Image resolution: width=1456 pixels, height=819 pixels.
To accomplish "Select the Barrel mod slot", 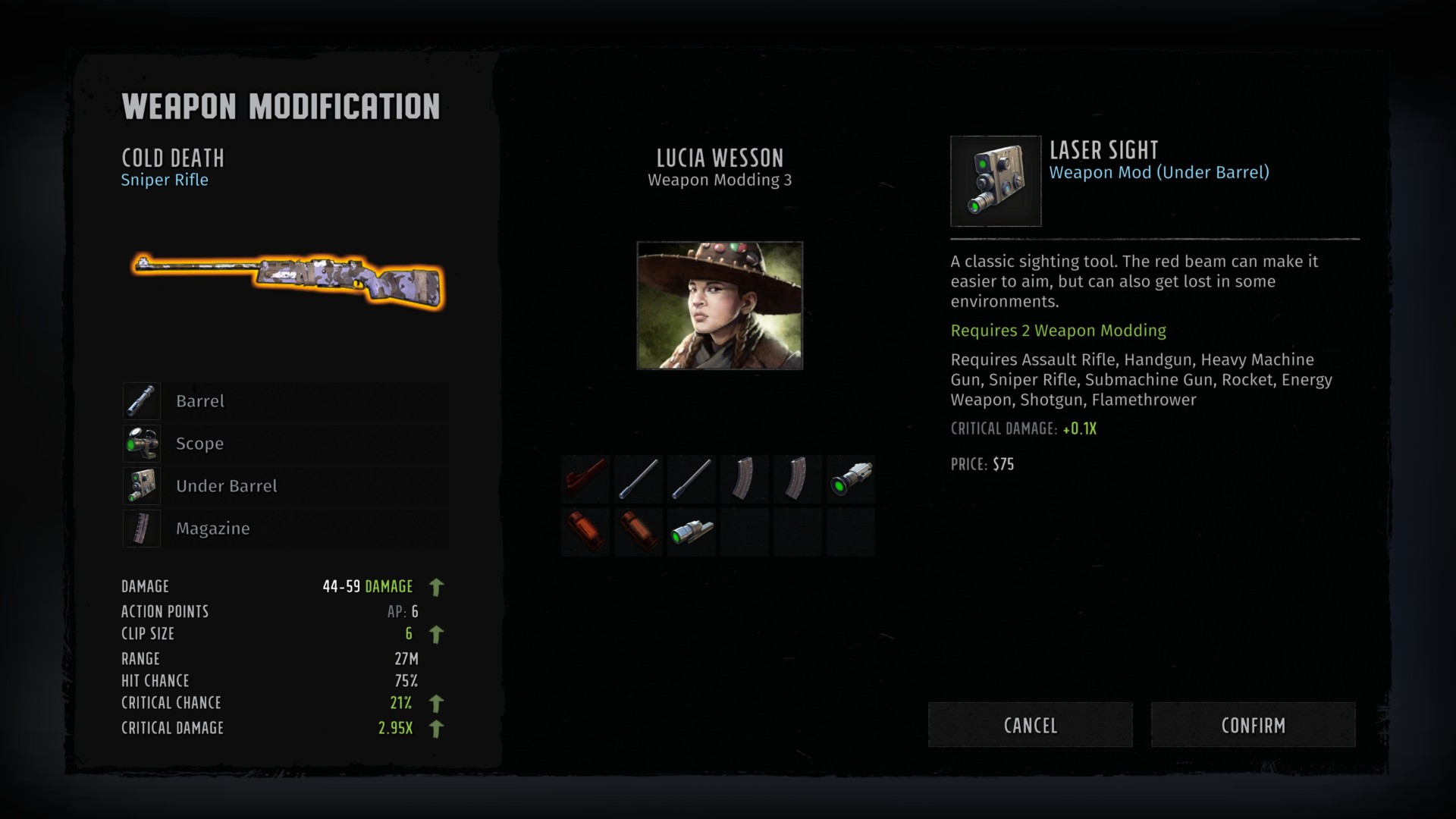I will [x=285, y=401].
